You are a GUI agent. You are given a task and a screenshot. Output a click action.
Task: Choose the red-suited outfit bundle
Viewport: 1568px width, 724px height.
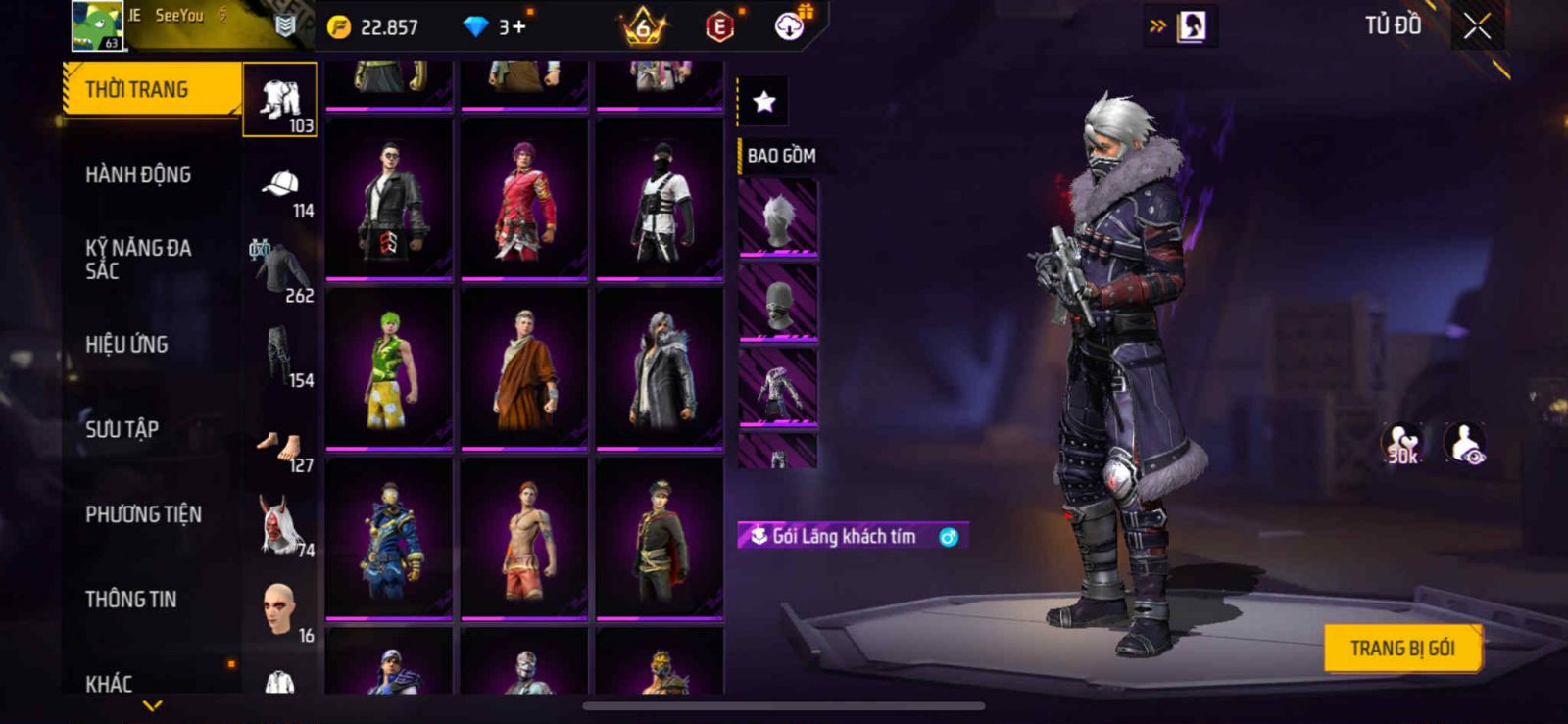524,199
